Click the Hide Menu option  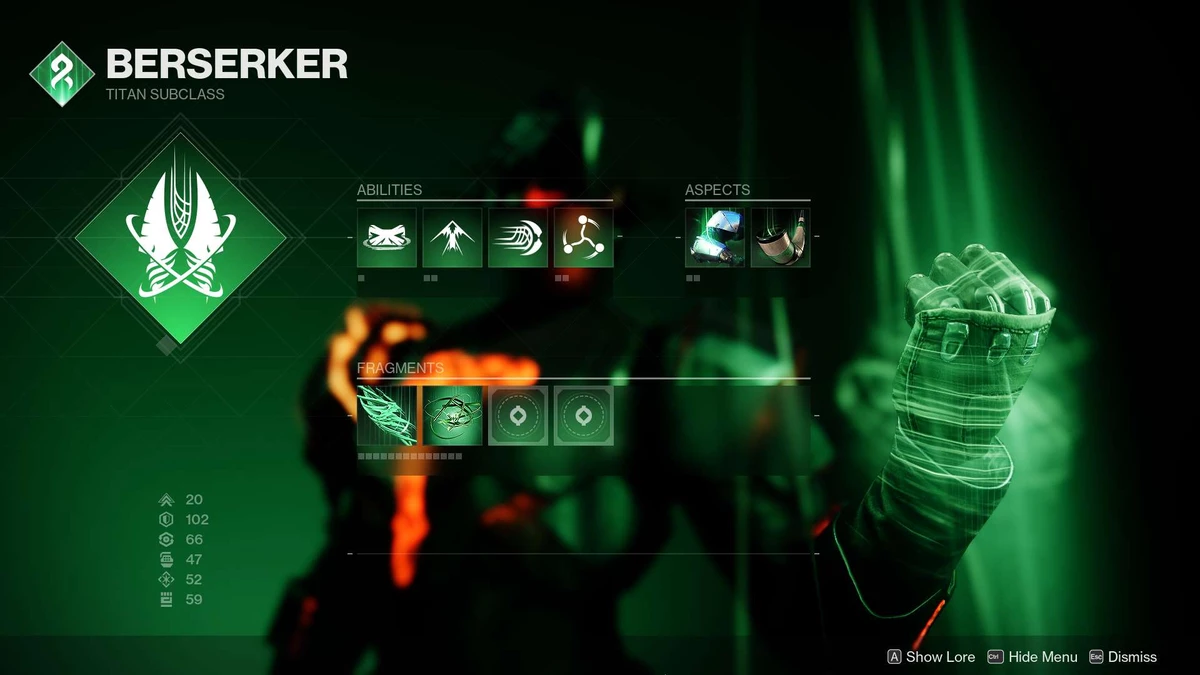click(1033, 657)
